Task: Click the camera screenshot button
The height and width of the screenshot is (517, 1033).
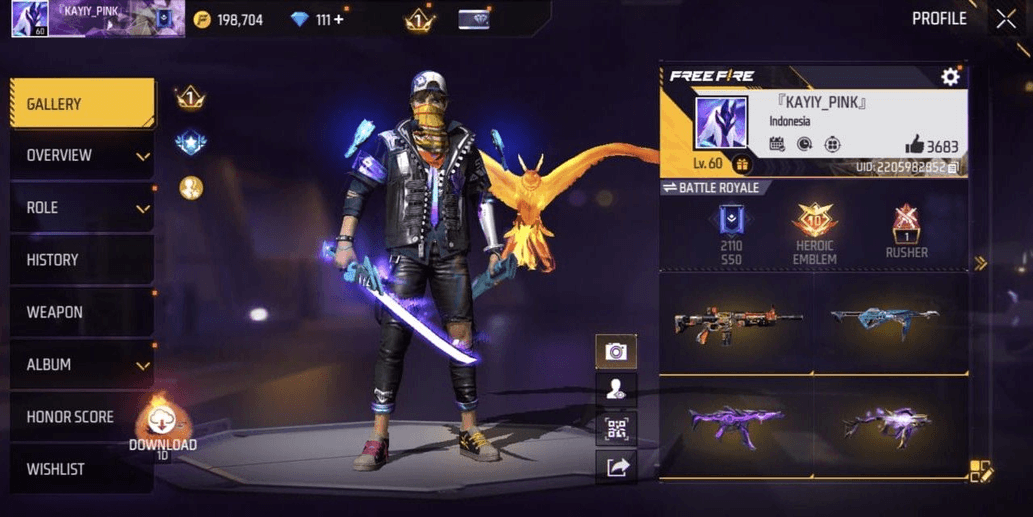Action: click(x=616, y=352)
